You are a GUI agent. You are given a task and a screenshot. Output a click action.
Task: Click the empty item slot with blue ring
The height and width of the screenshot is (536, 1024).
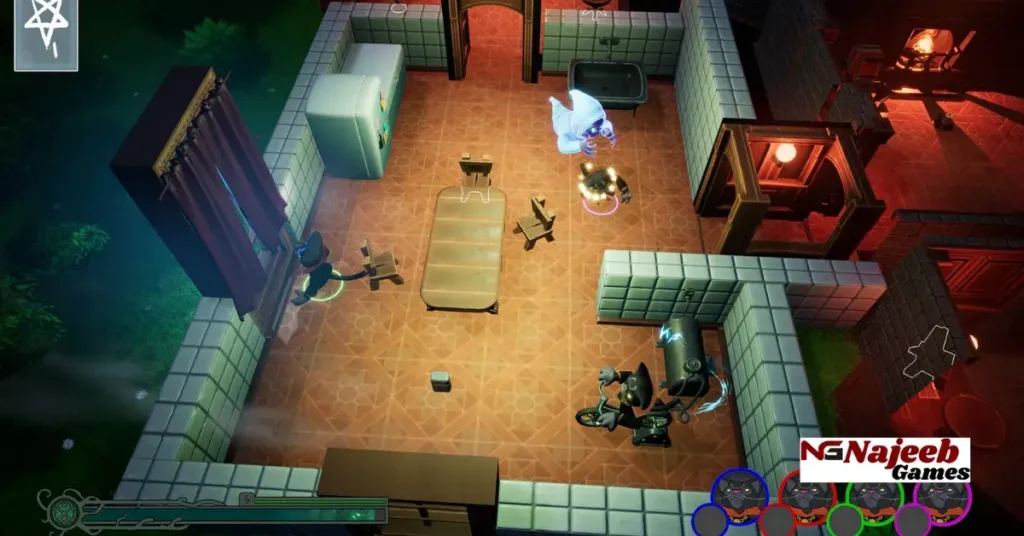point(710,521)
